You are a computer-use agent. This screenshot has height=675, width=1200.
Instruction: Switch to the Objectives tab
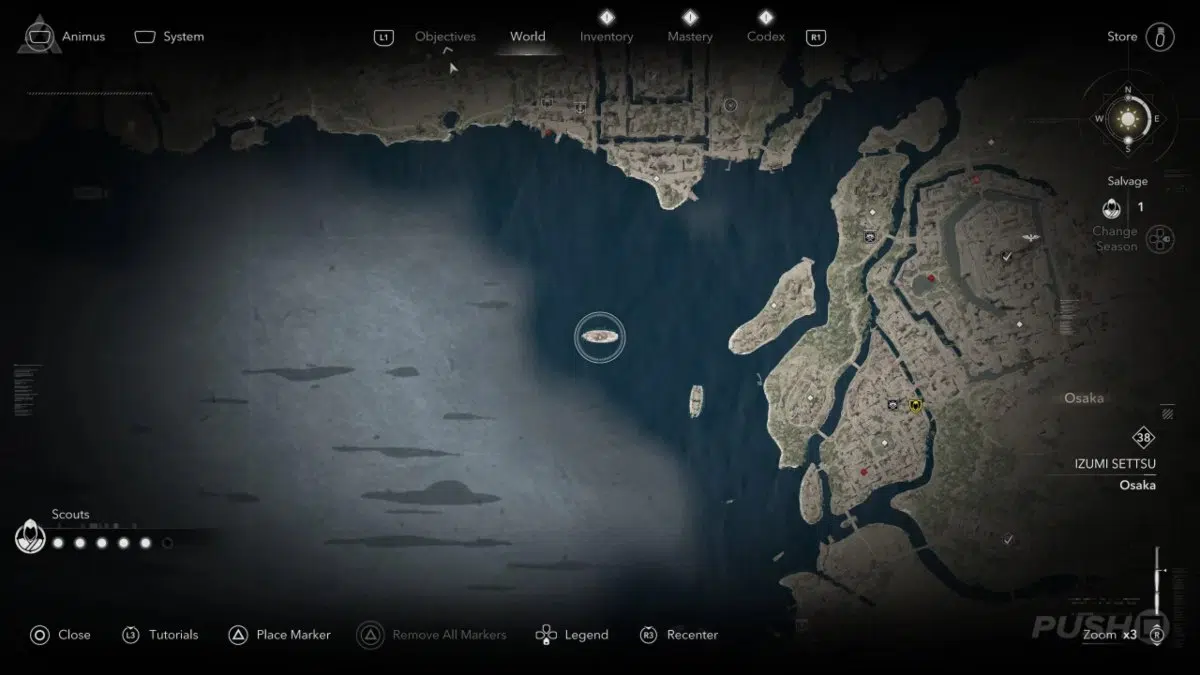click(x=445, y=37)
